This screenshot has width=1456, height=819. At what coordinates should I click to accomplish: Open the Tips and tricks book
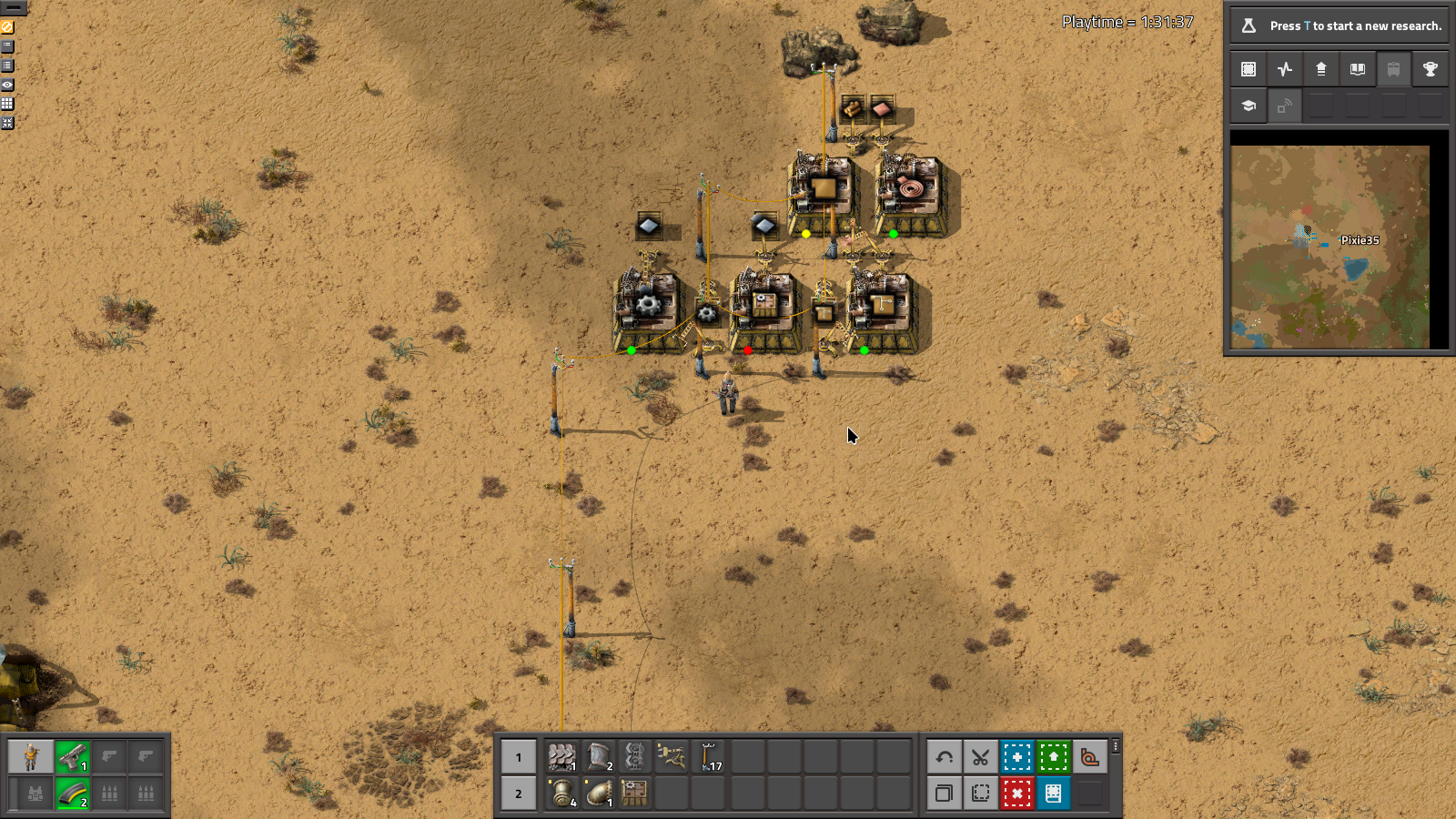[x=1358, y=68]
